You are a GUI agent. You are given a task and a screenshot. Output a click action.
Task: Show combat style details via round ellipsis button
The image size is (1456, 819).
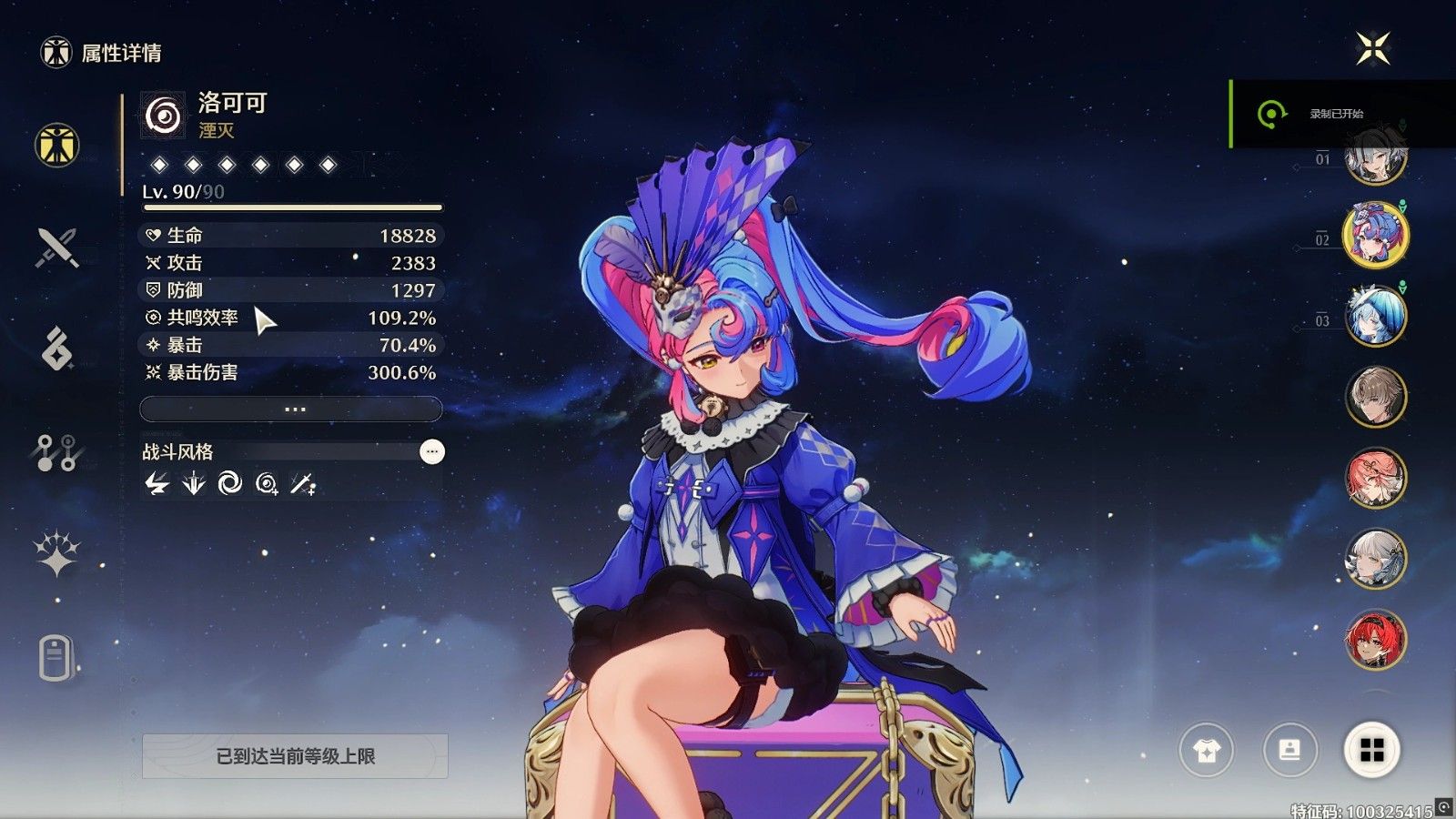pyautogui.click(x=432, y=451)
